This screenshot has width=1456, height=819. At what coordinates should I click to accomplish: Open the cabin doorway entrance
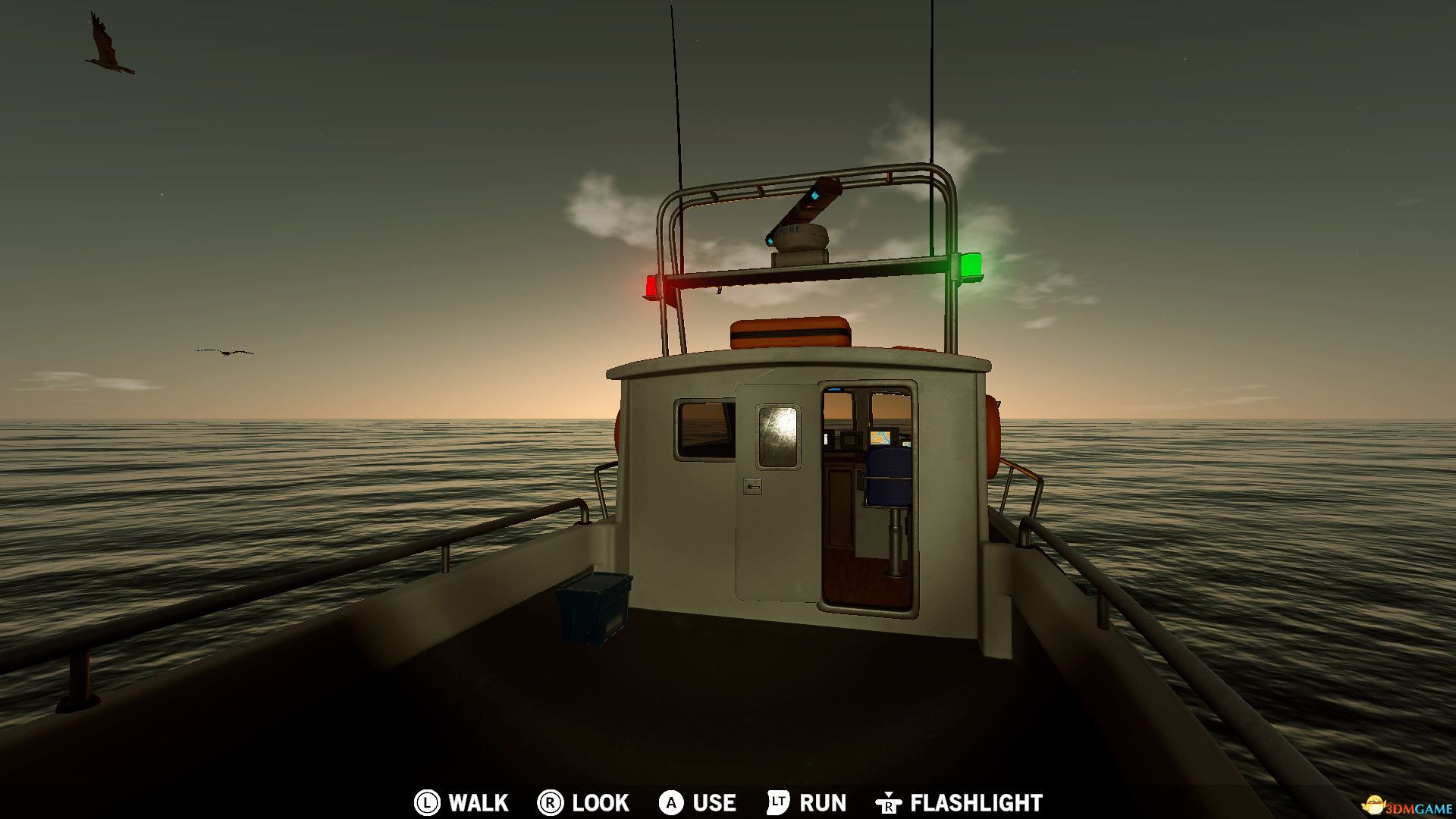pyautogui.click(x=868, y=500)
